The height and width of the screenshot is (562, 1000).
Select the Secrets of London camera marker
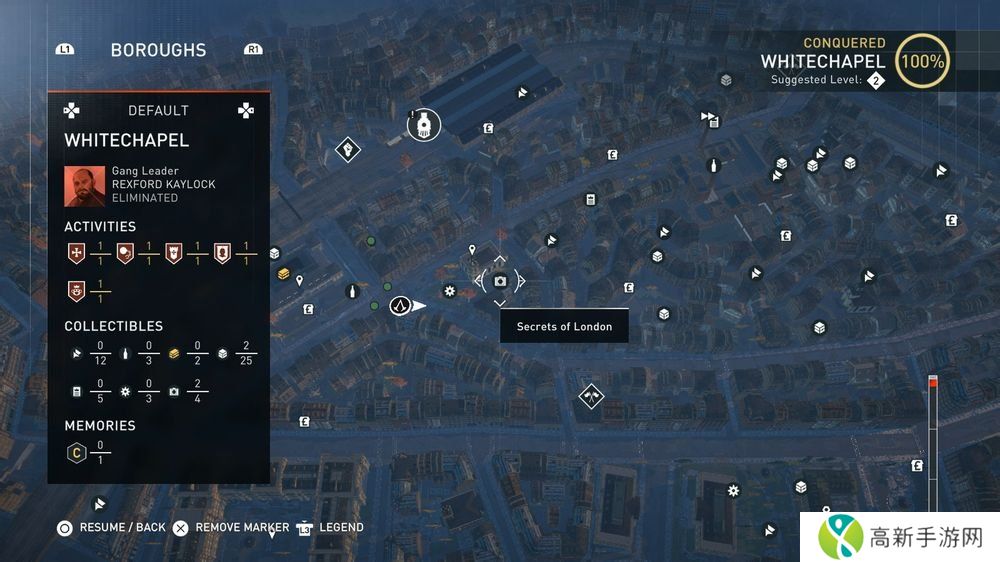(x=500, y=281)
